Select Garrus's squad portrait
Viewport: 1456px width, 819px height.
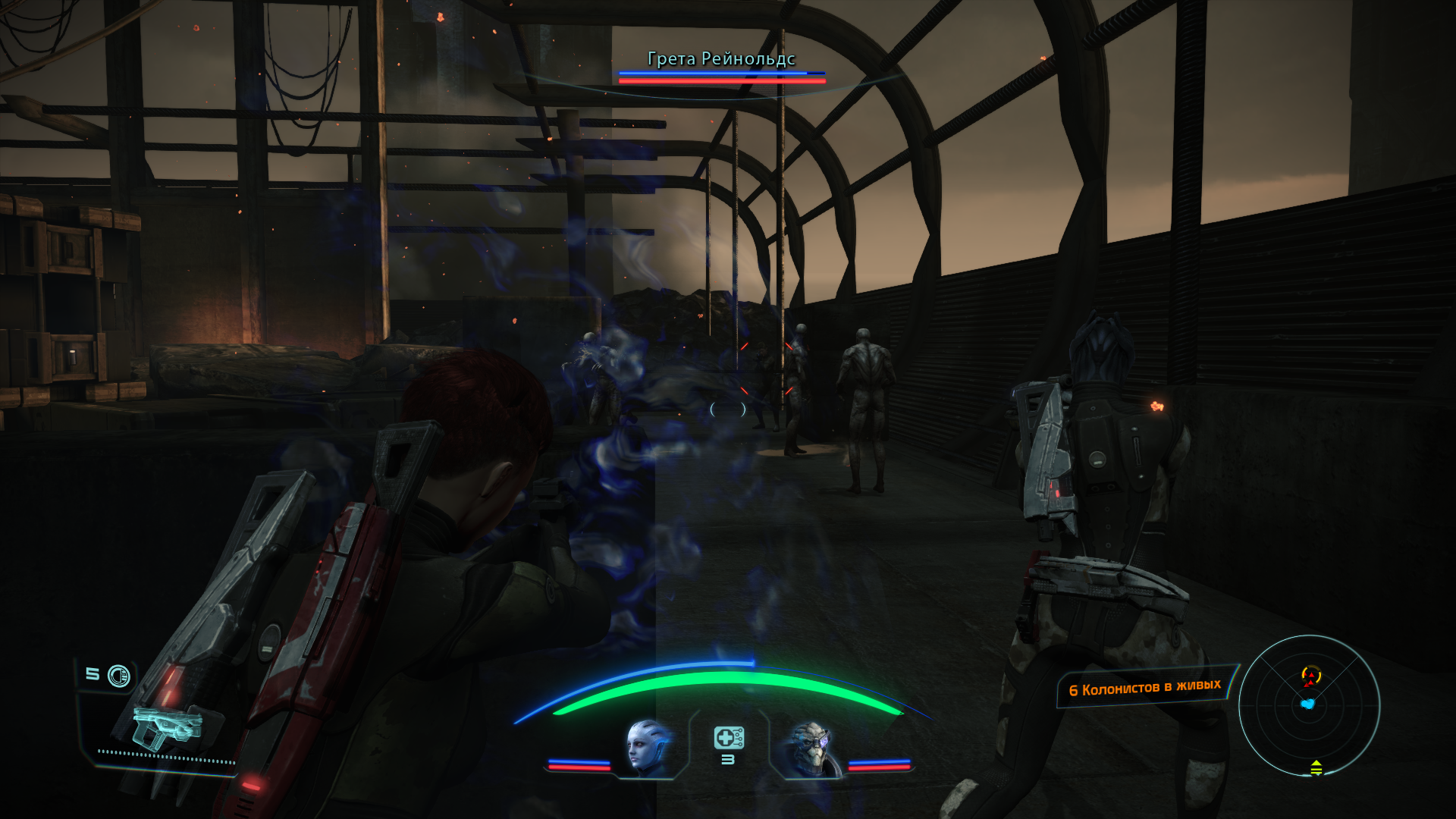[811, 748]
